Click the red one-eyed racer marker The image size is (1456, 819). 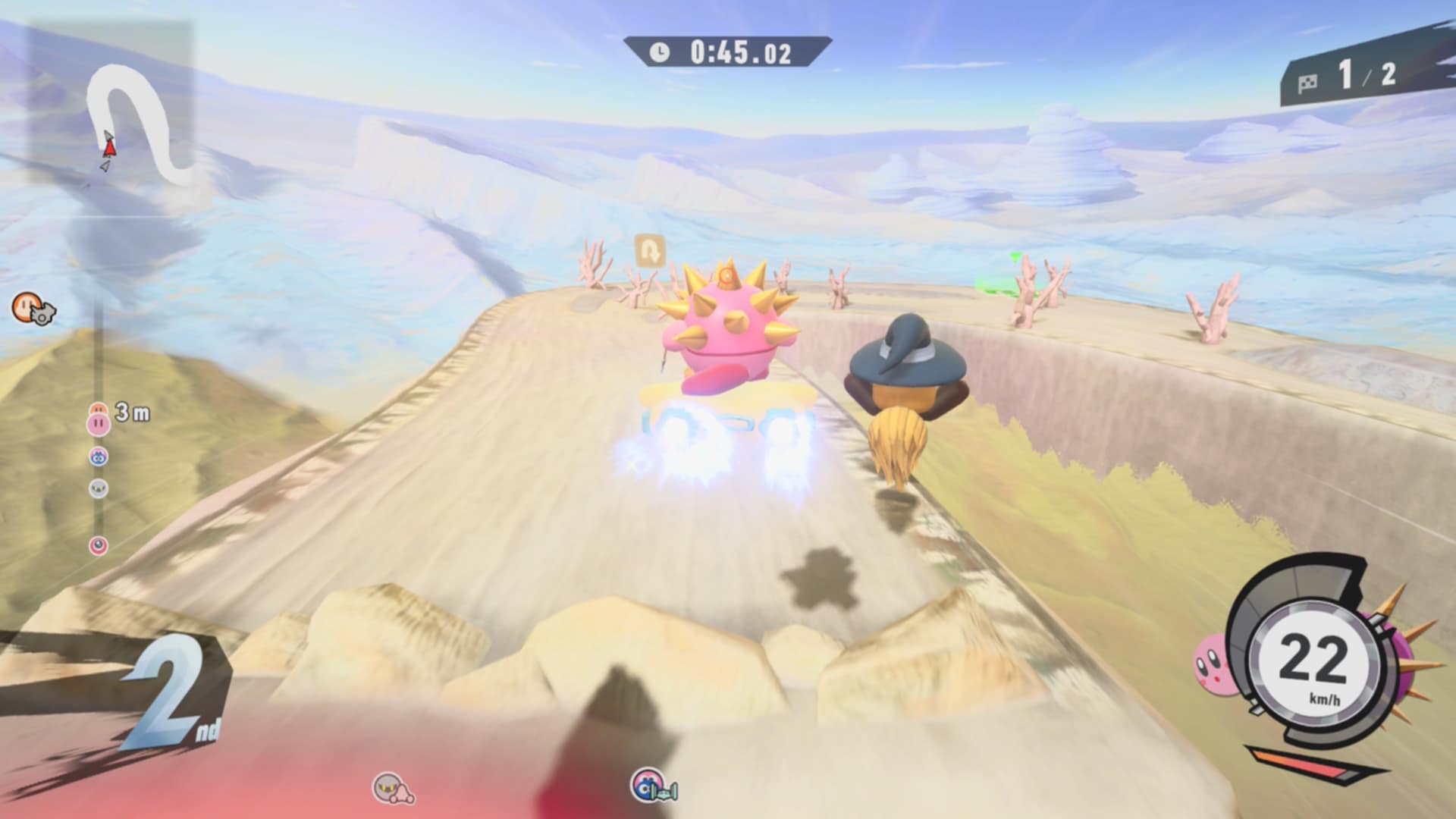tap(99, 545)
